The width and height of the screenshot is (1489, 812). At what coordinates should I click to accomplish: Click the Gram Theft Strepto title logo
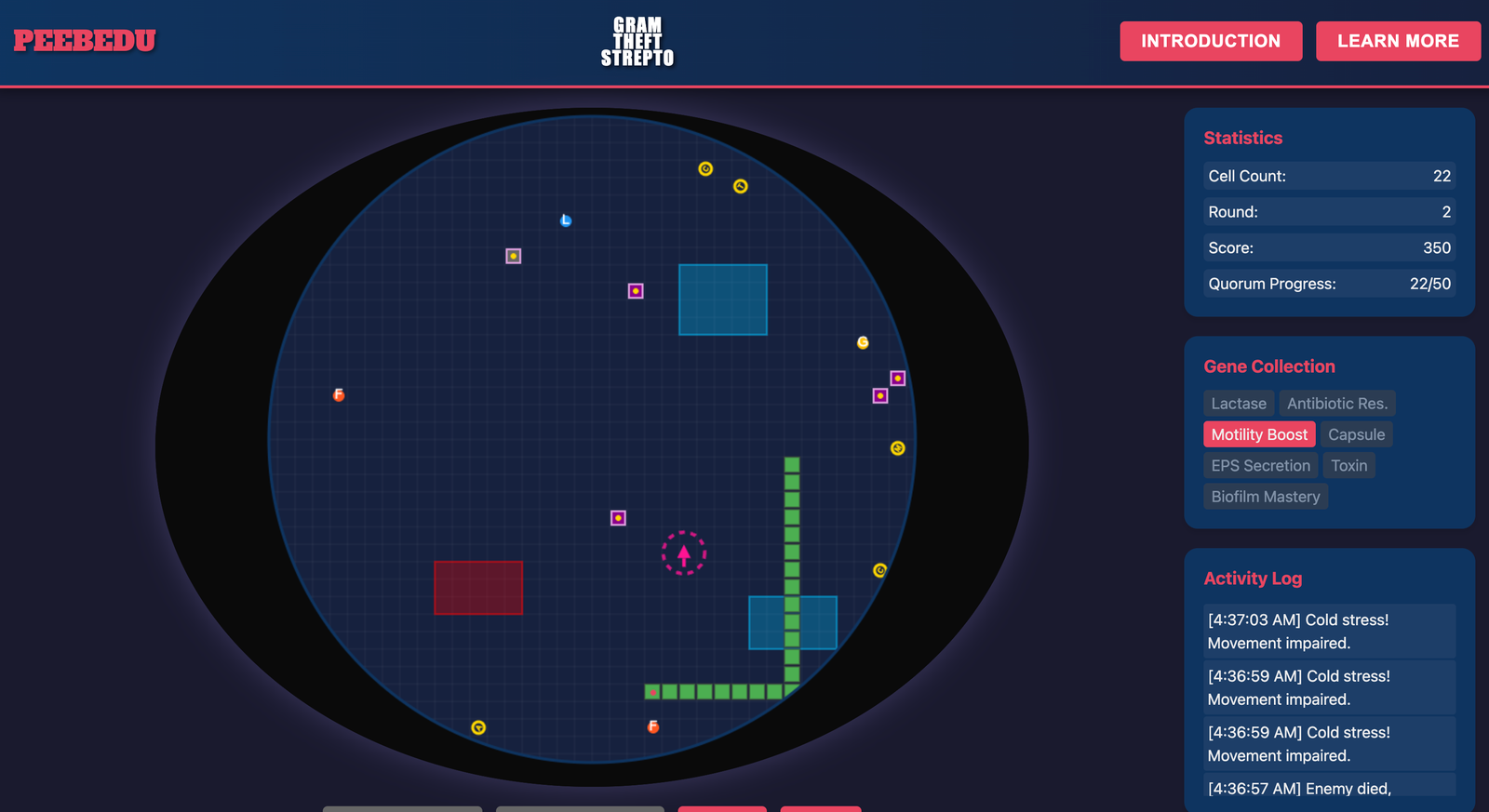tap(637, 42)
